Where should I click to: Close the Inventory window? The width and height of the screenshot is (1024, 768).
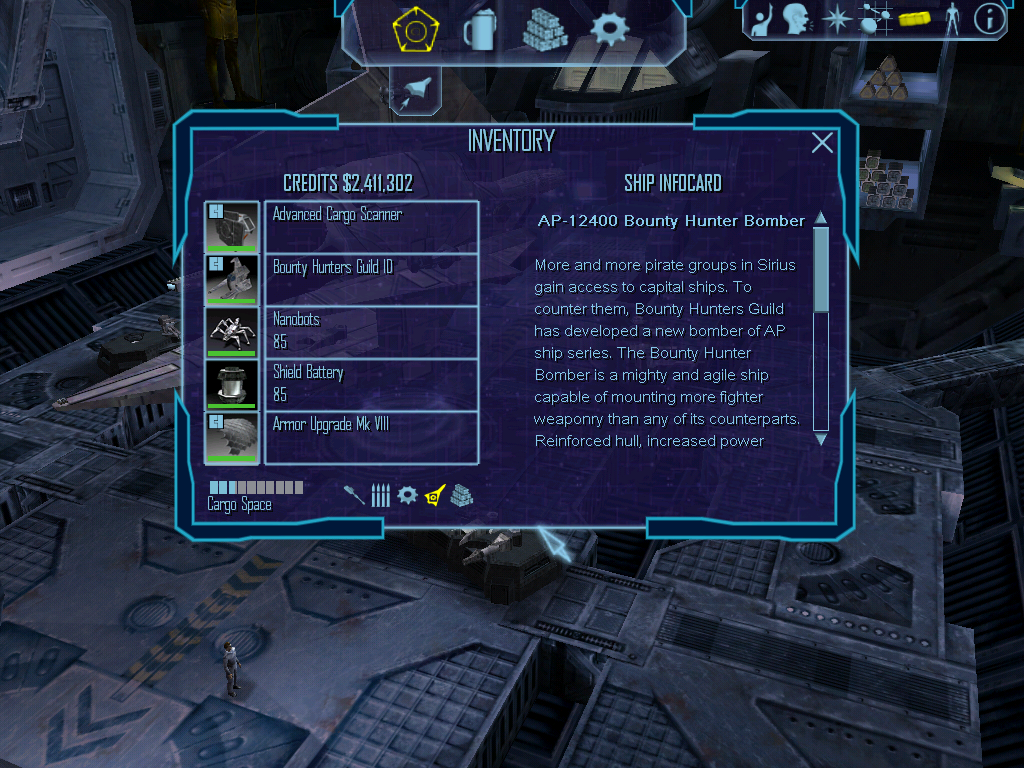pos(822,143)
